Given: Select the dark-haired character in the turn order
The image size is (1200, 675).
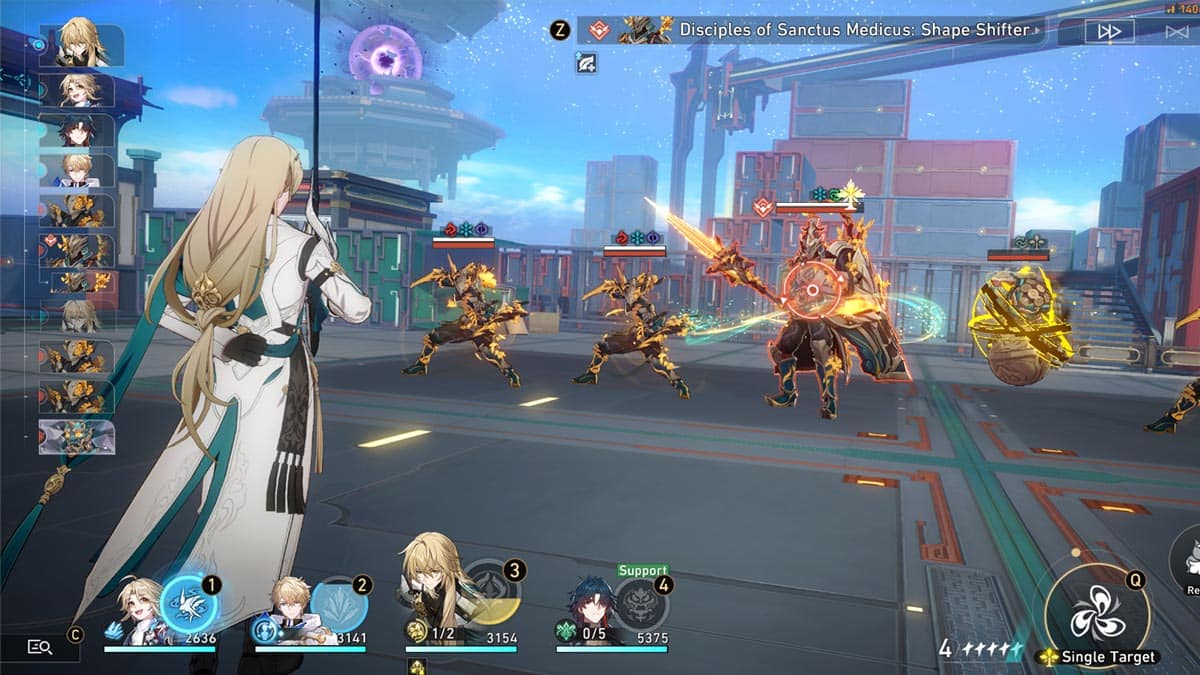Looking at the screenshot, I should pyautogui.click(x=76, y=131).
